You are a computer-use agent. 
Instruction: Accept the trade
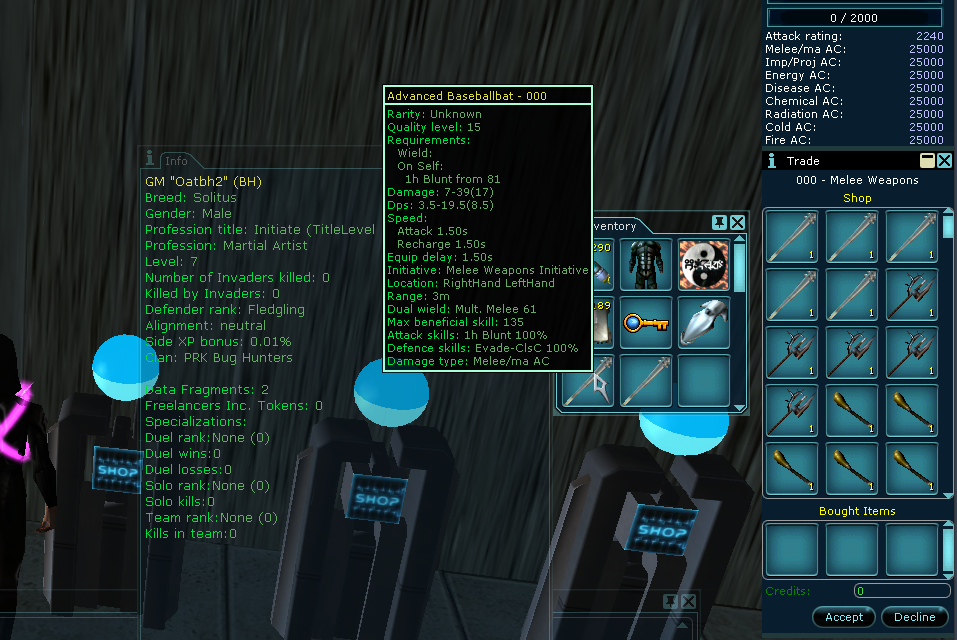(x=843, y=617)
